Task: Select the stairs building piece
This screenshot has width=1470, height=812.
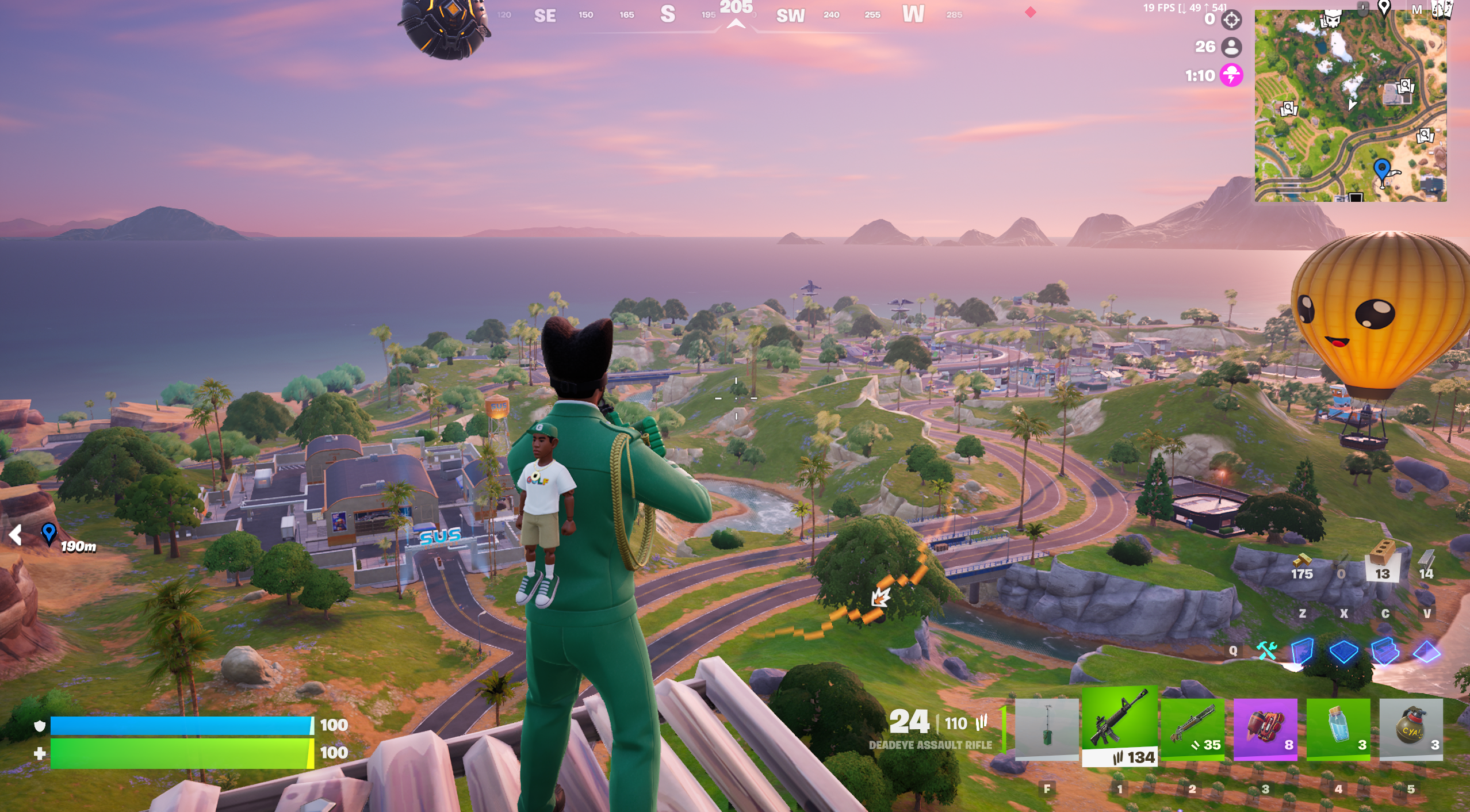Action: (1385, 652)
